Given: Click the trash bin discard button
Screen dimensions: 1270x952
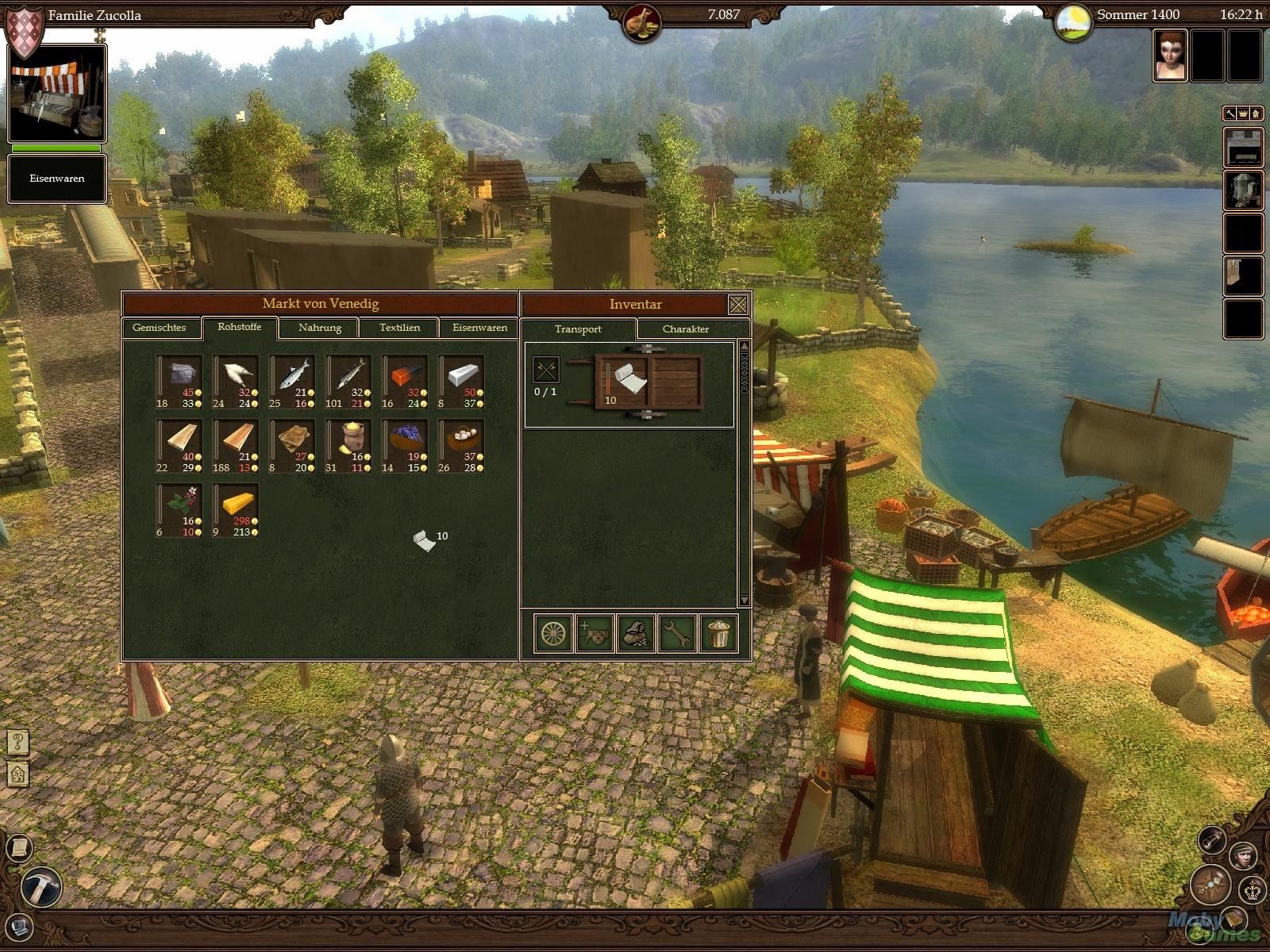Looking at the screenshot, I should [718, 634].
